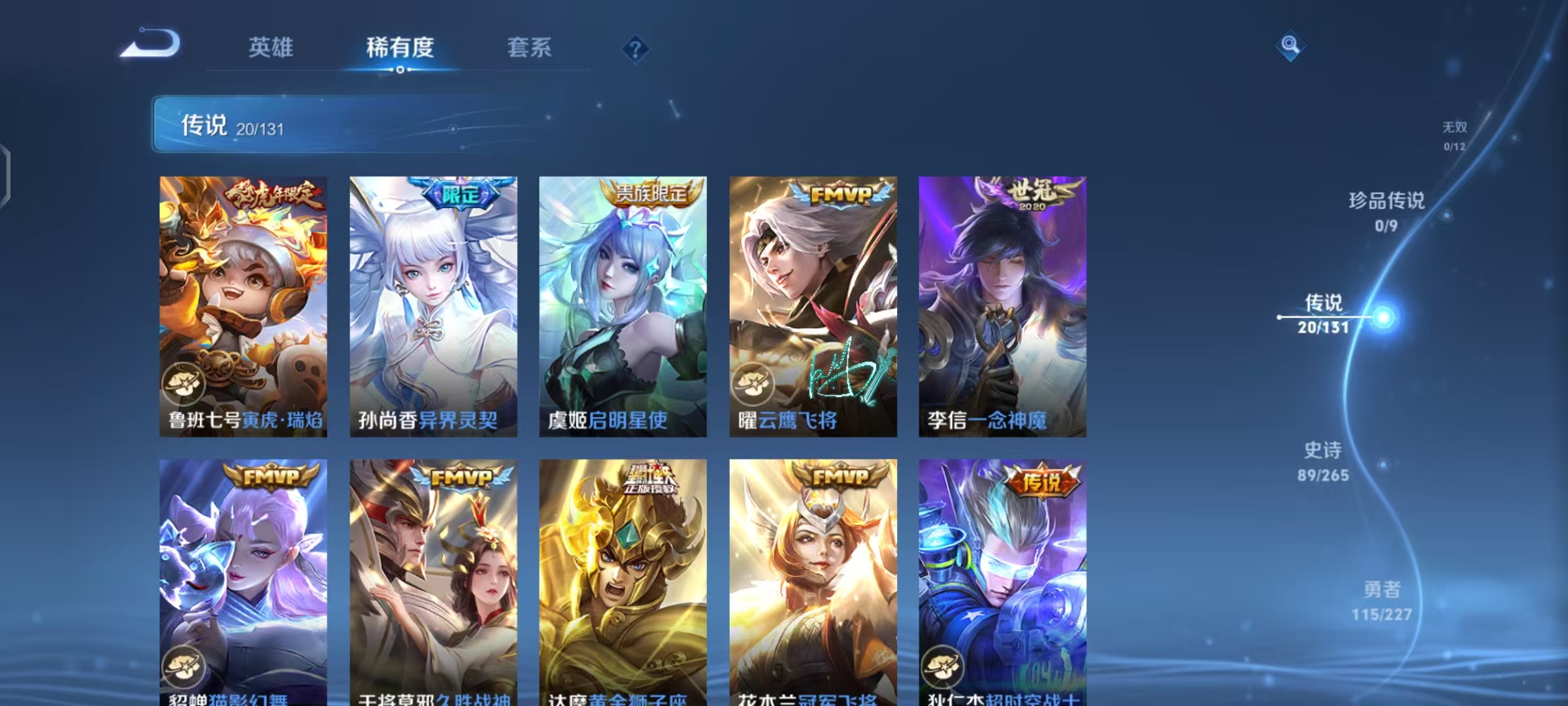1568x706 pixels.
Task: Switch to the 英雄 tab
Action: coord(272,48)
